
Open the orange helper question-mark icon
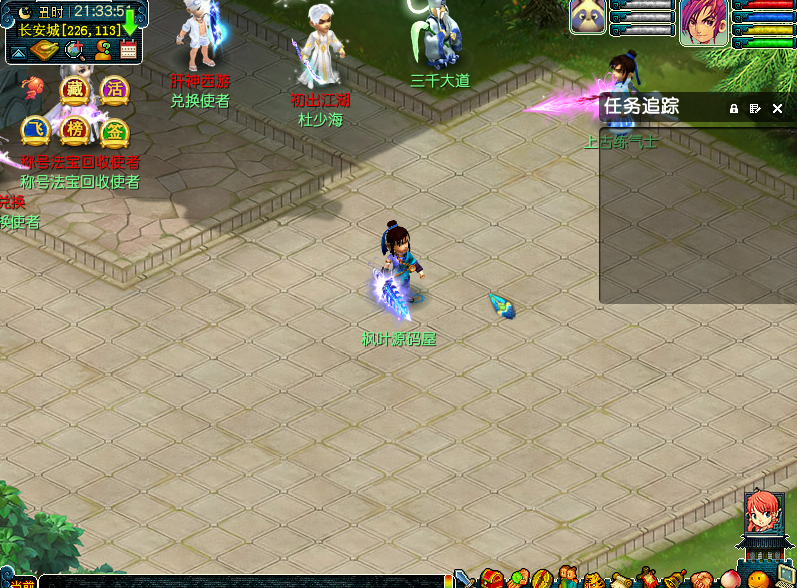pyautogui.click(x=101, y=50)
